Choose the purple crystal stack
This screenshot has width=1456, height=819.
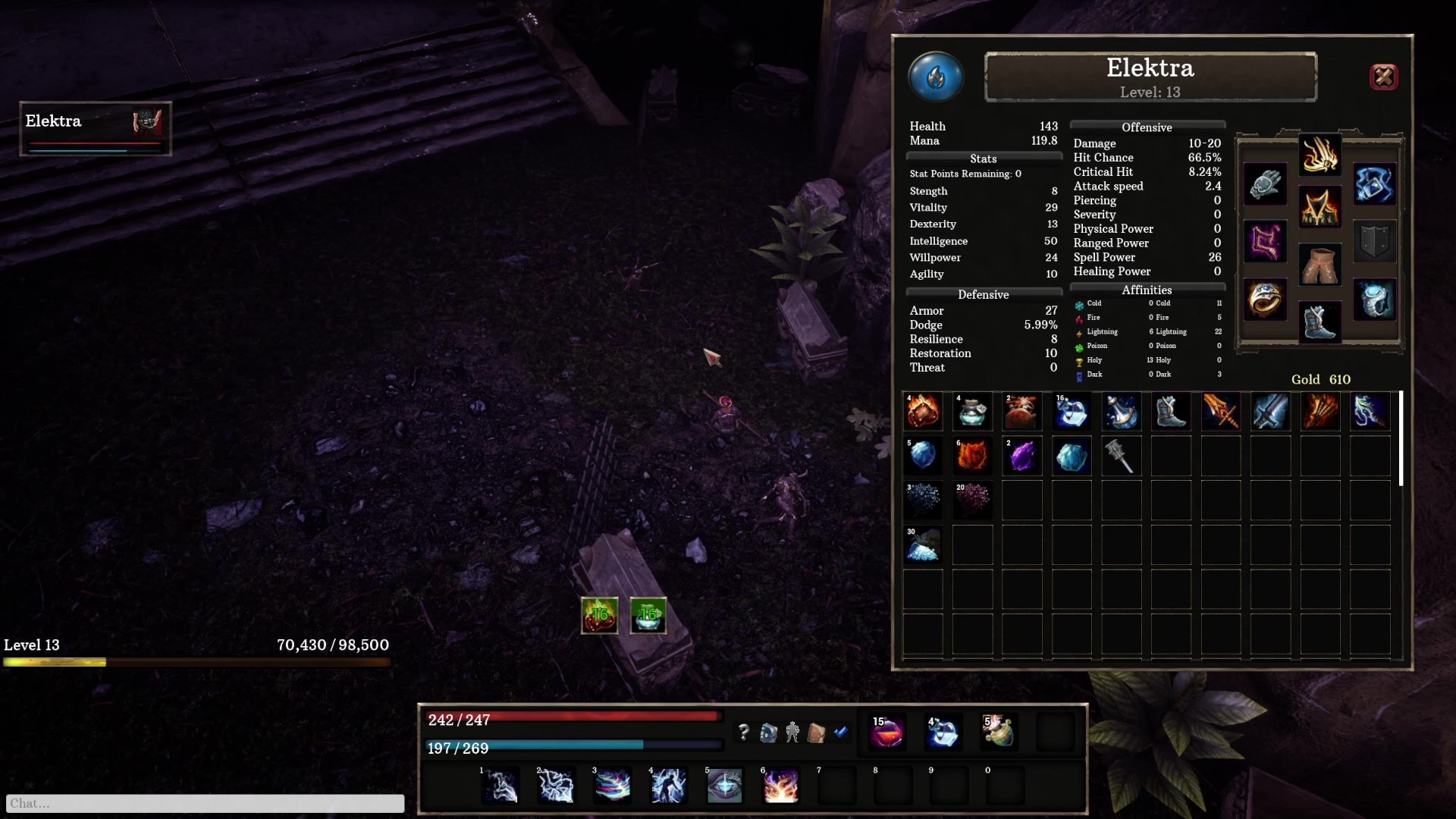click(x=1022, y=457)
